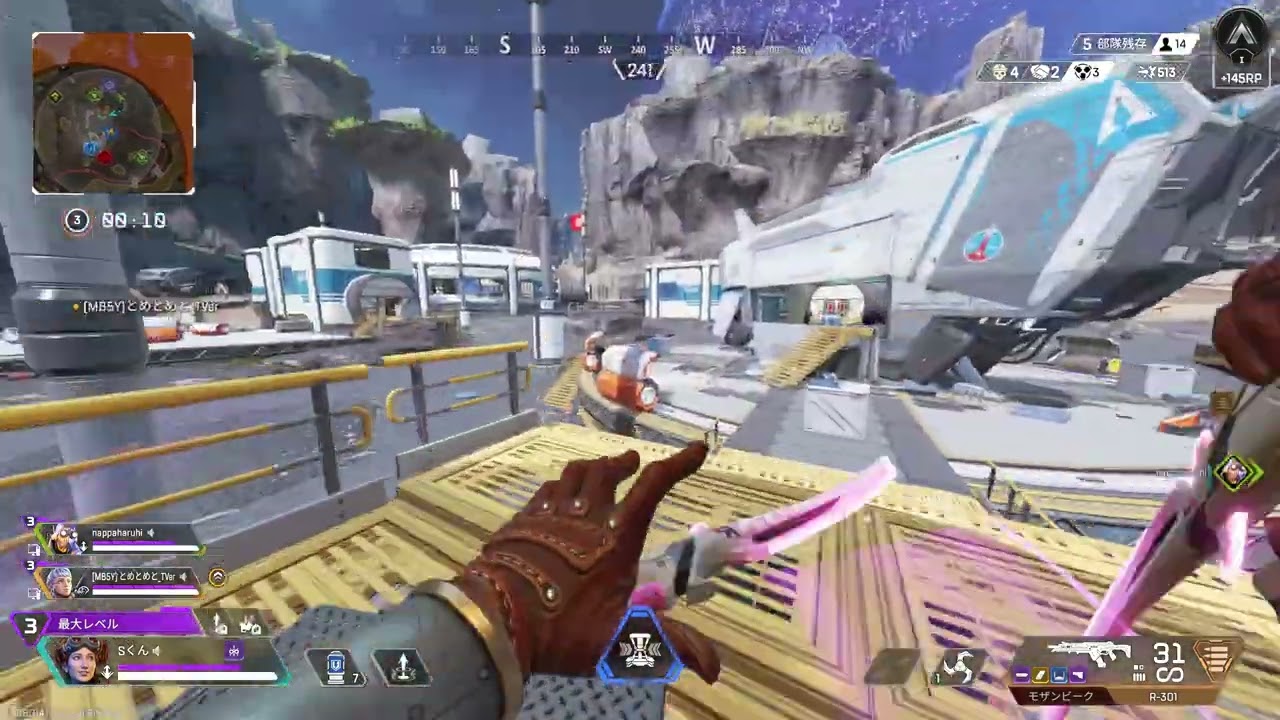
Task: Click the yellow ping marker beside teammate names
Action: [x=217, y=577]
